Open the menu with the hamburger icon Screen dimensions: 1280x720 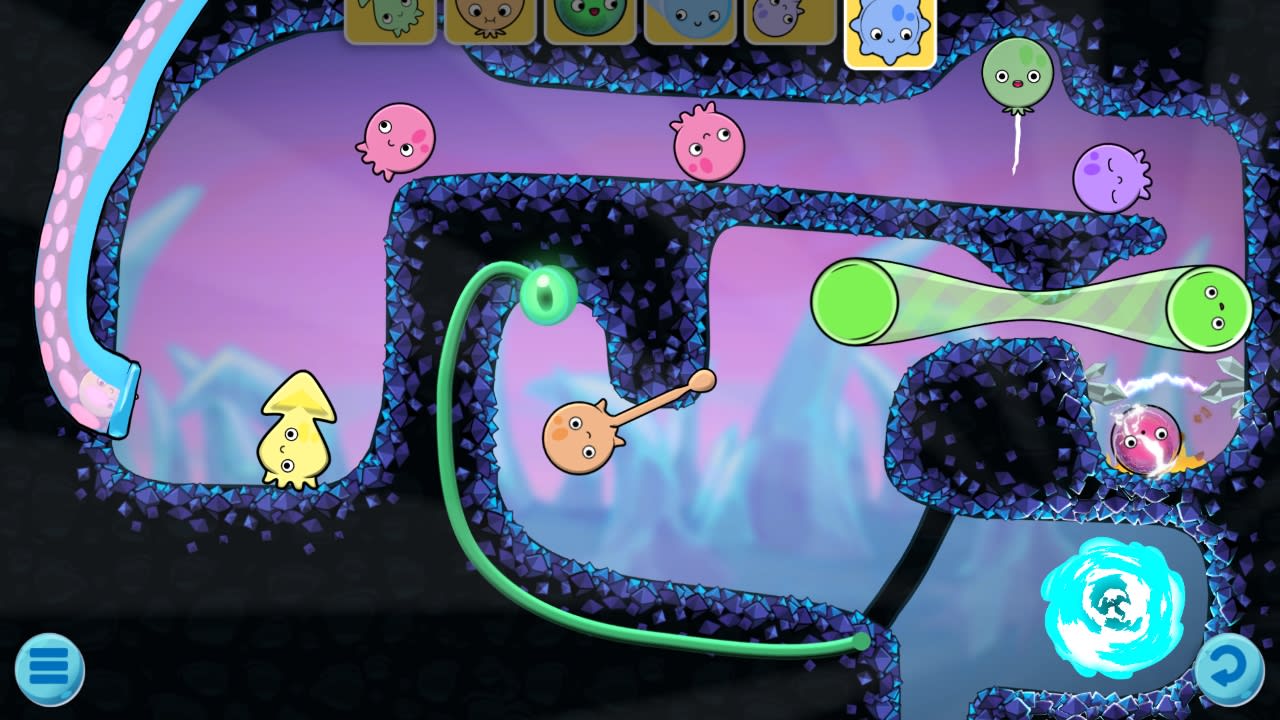point(49,668)
